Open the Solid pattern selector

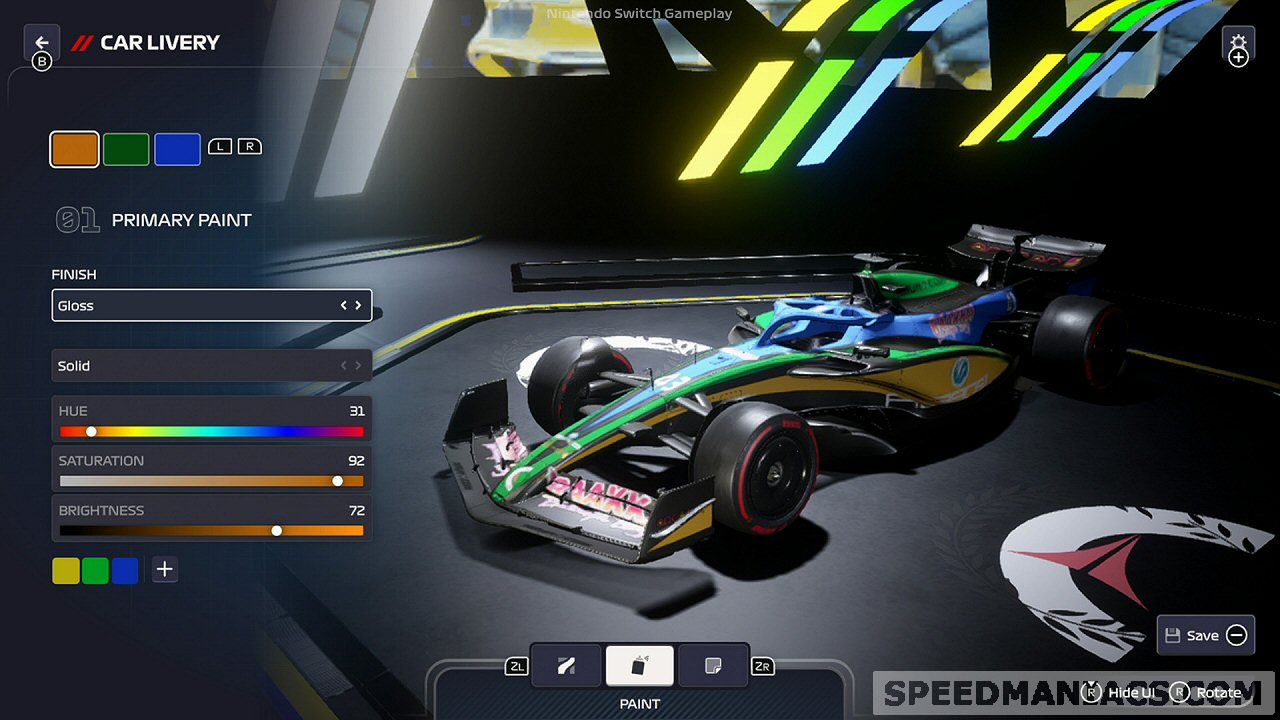coord(212,366)
